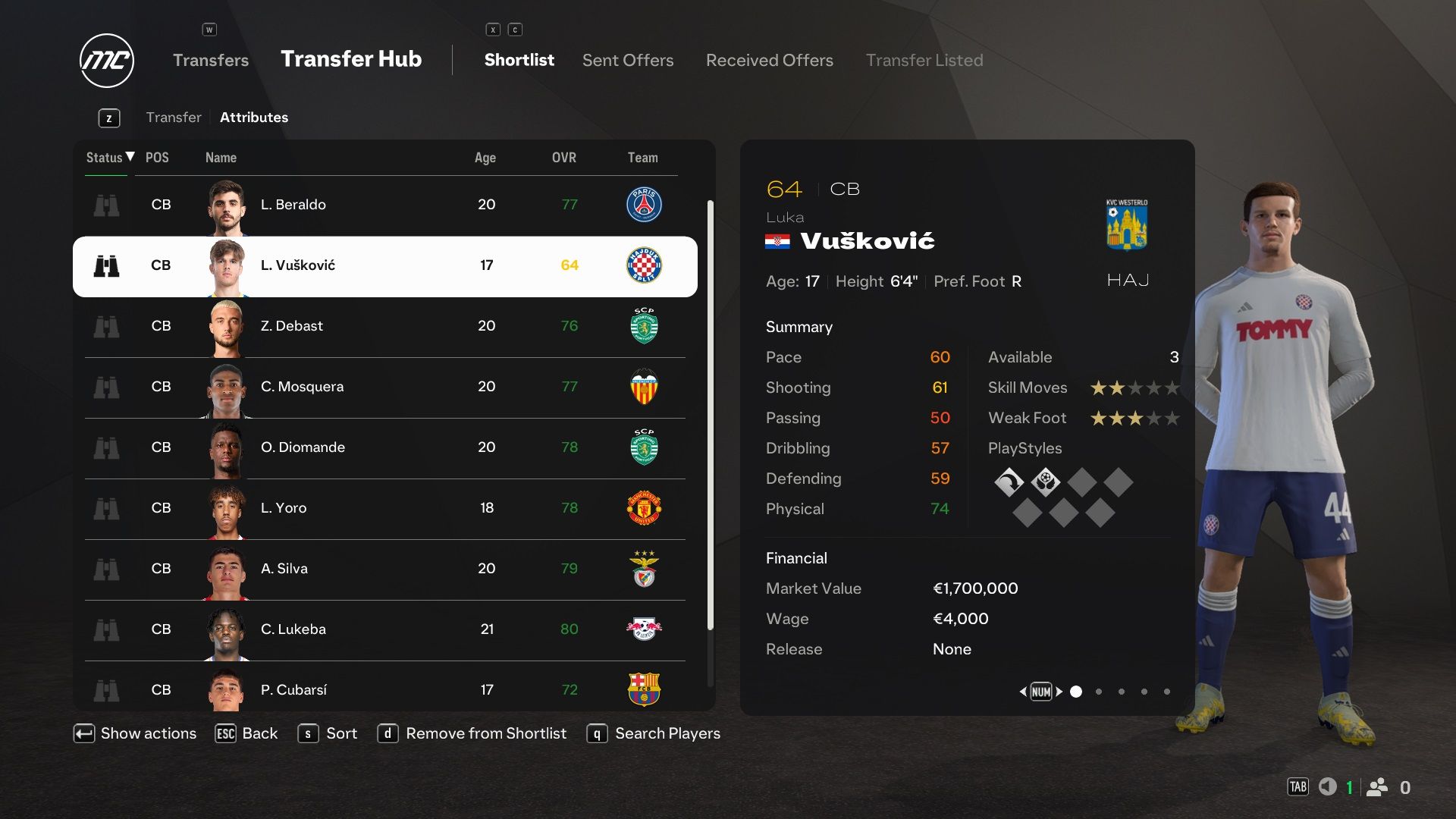Screen dimensions: 1456x819
Task: Click the right arrow beside the page dots
Action: (x=1060, y=691)
